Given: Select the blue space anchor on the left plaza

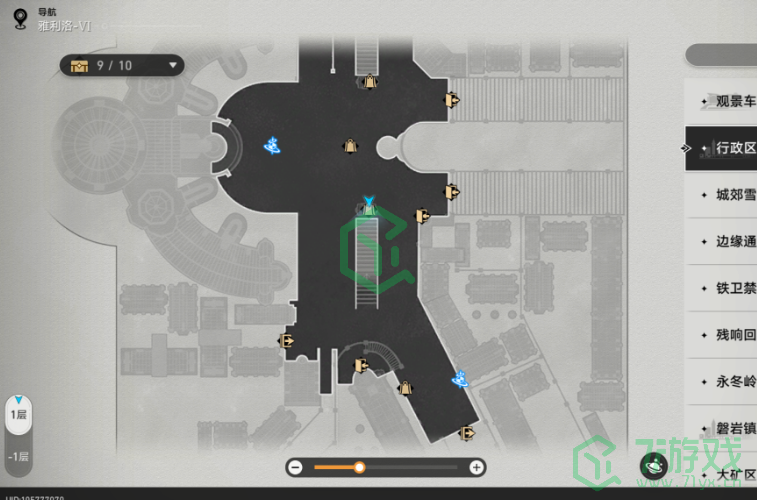Looking at the screenshot, I should (x=271, y=146).
